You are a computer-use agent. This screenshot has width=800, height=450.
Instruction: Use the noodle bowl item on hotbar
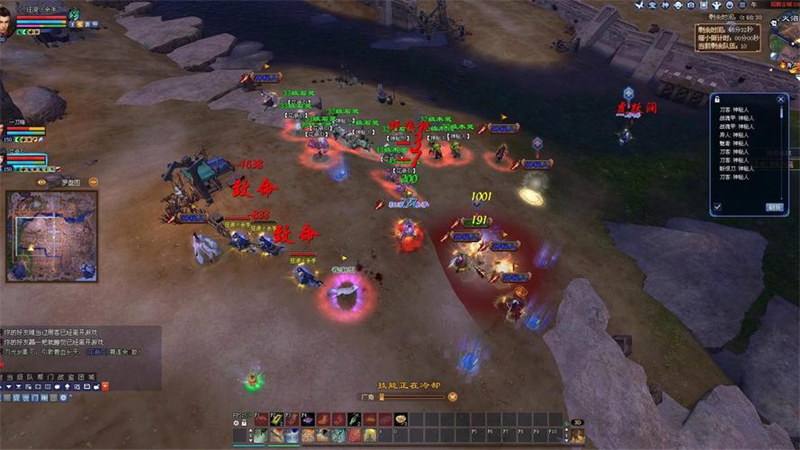tap(401, 420)
